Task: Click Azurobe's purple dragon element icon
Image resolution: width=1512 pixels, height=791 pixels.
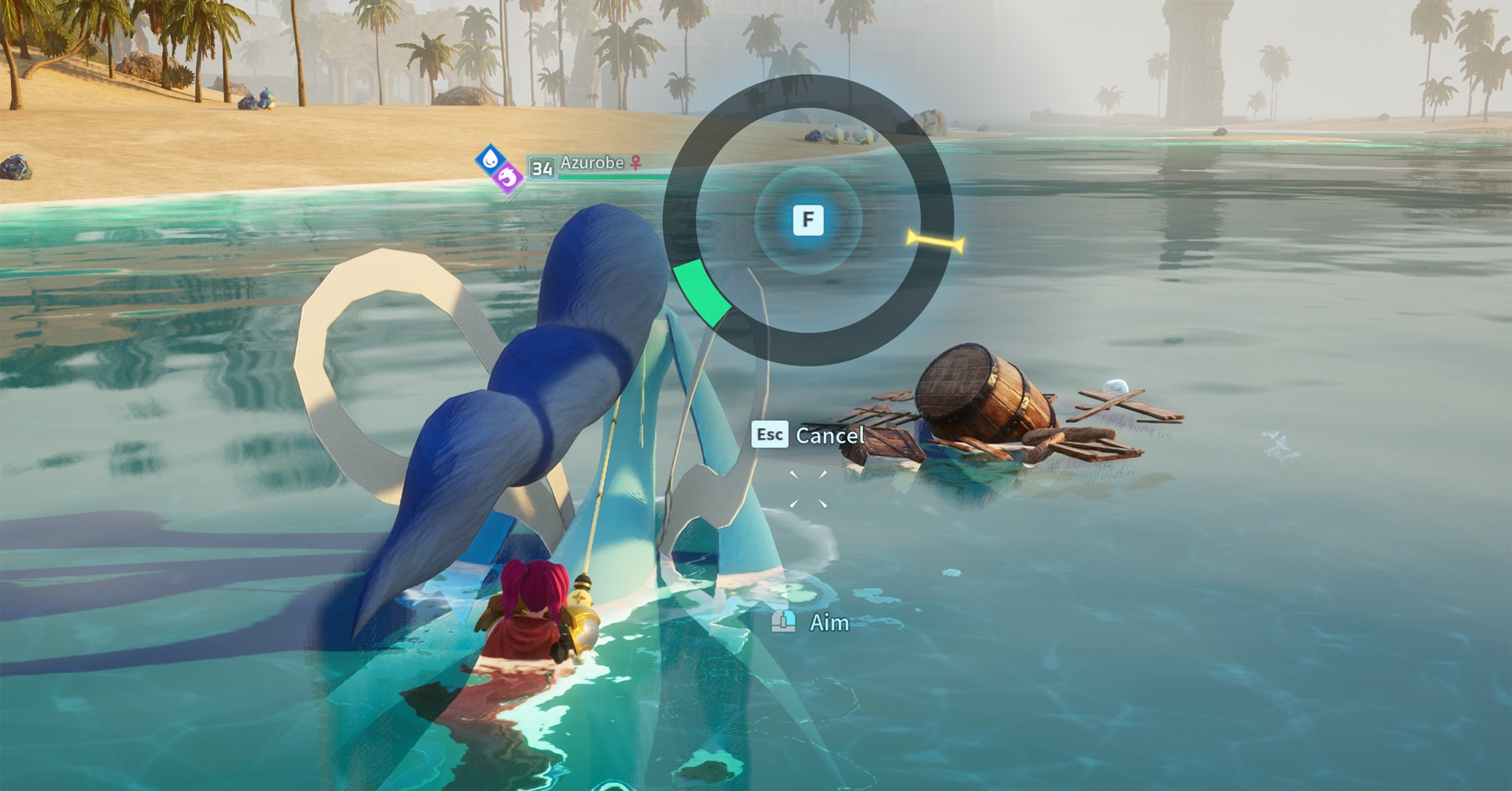Action: pyautogui.click(x=509, y=179)
